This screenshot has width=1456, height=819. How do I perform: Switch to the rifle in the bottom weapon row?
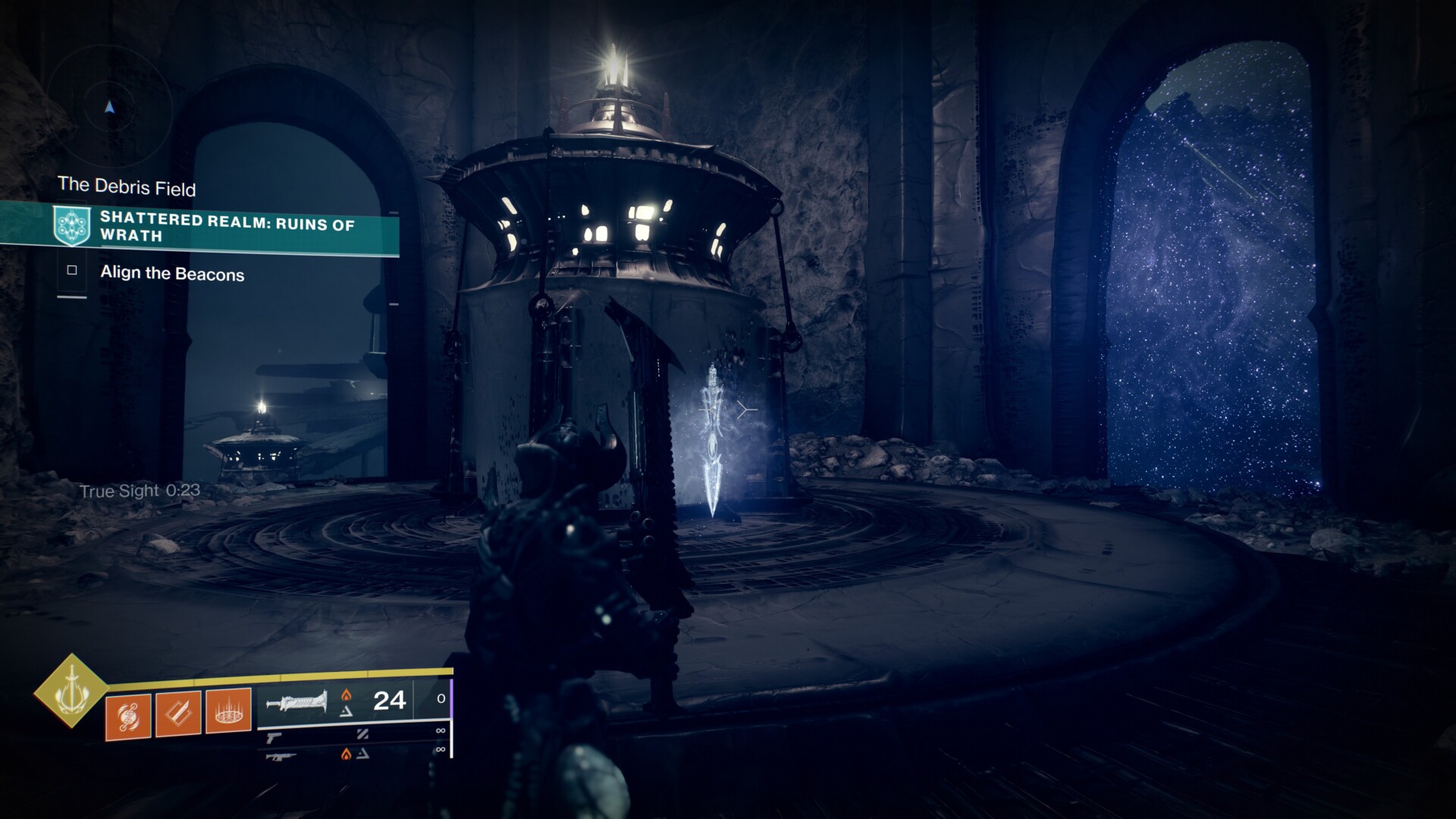[x=281, y=755]
